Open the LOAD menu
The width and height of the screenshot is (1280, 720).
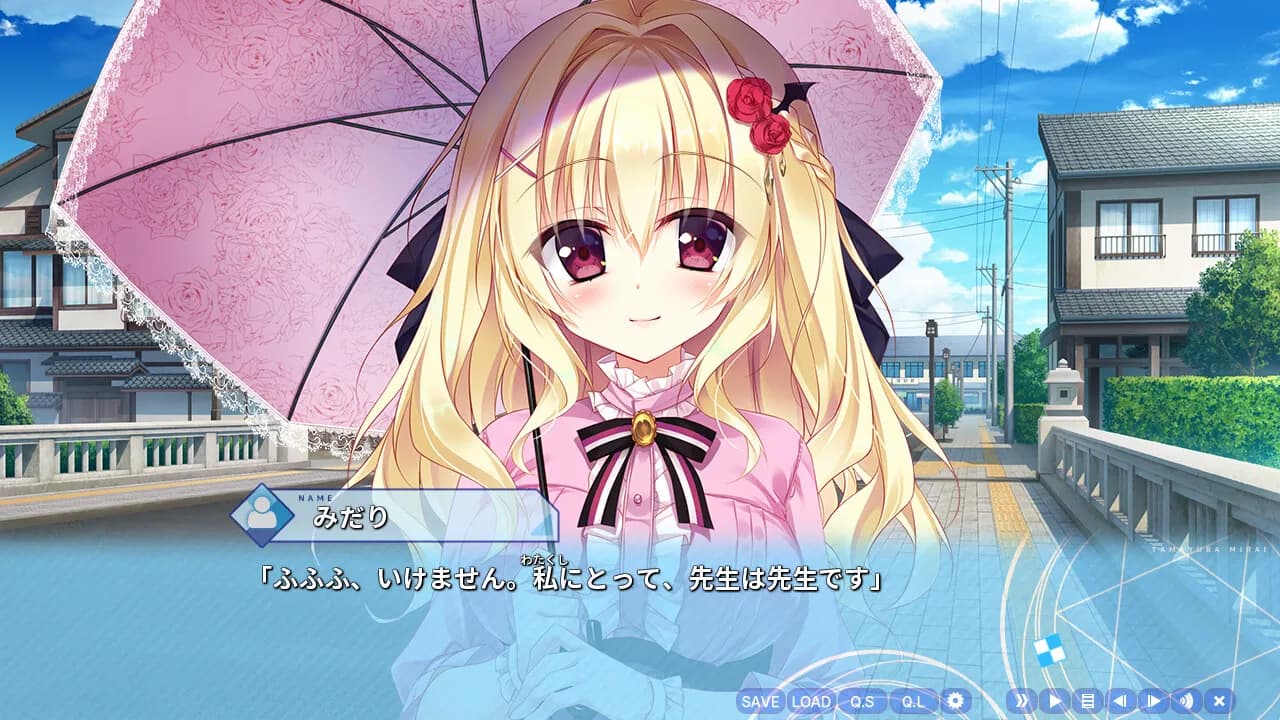[x=811, y=701]
